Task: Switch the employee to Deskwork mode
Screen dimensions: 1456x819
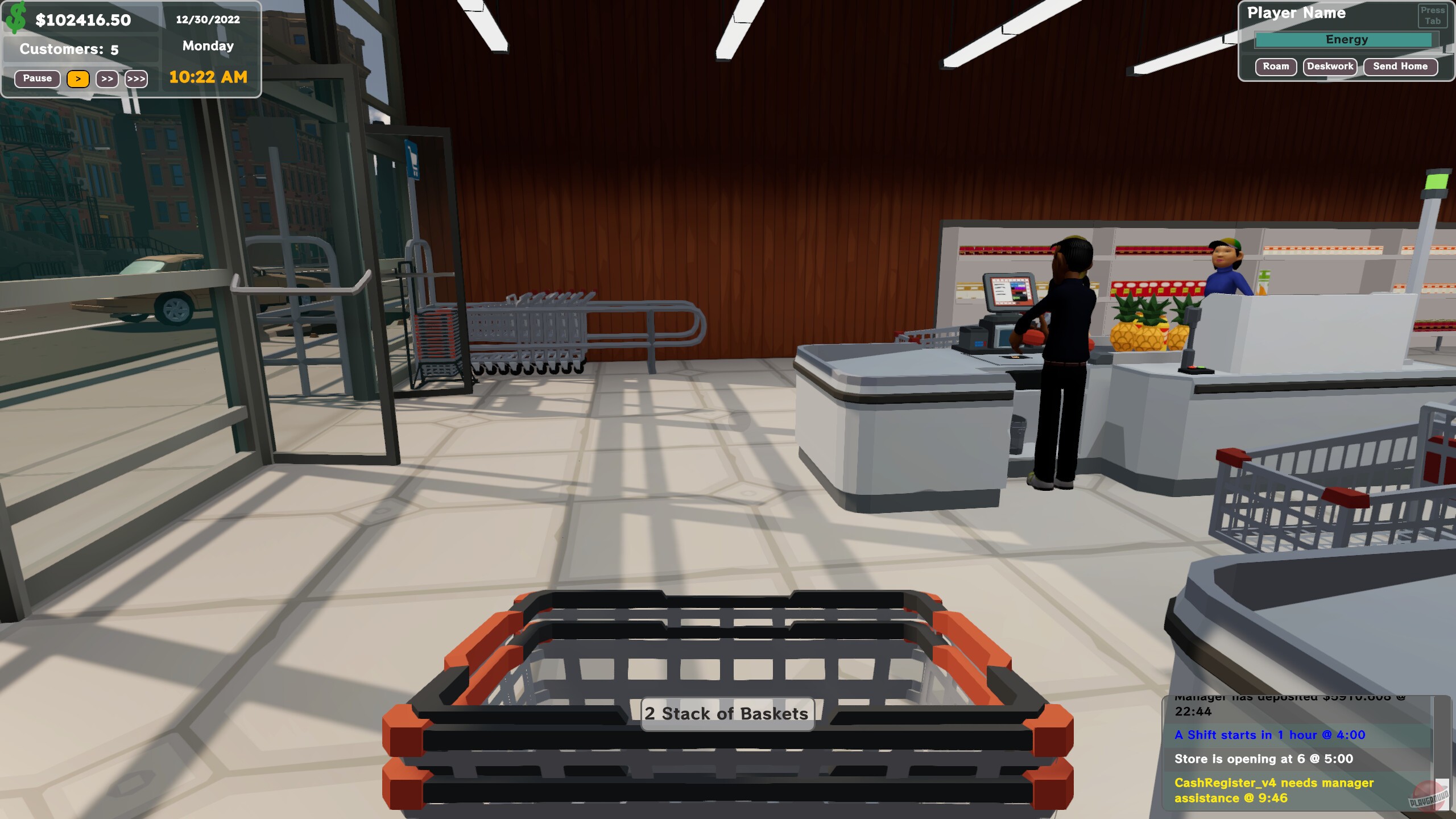Action: pos(1330,67)
